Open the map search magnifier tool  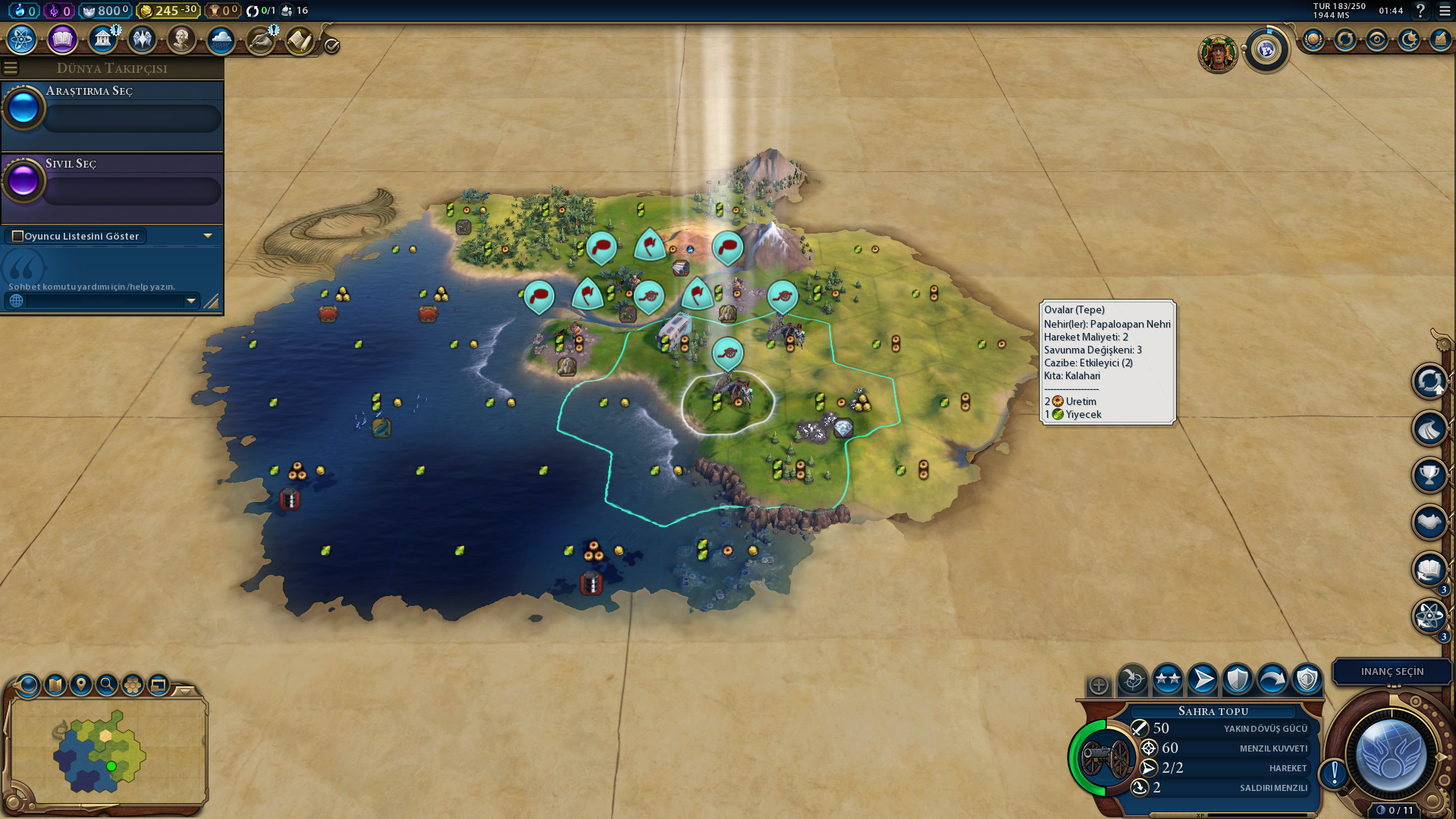tap(107, 685)
